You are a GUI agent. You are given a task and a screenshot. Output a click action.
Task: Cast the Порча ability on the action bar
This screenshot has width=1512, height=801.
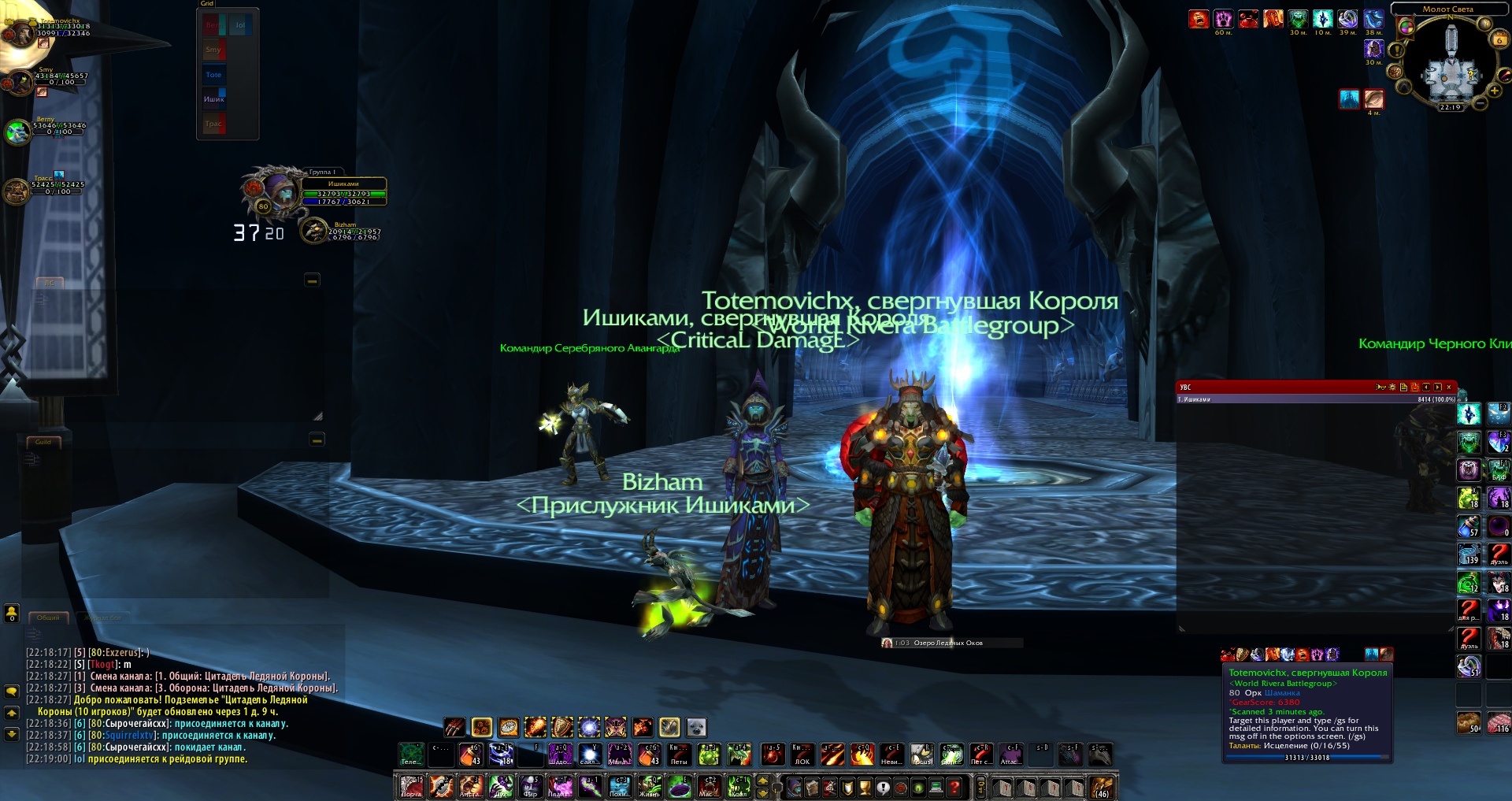(x=411, y=786)
